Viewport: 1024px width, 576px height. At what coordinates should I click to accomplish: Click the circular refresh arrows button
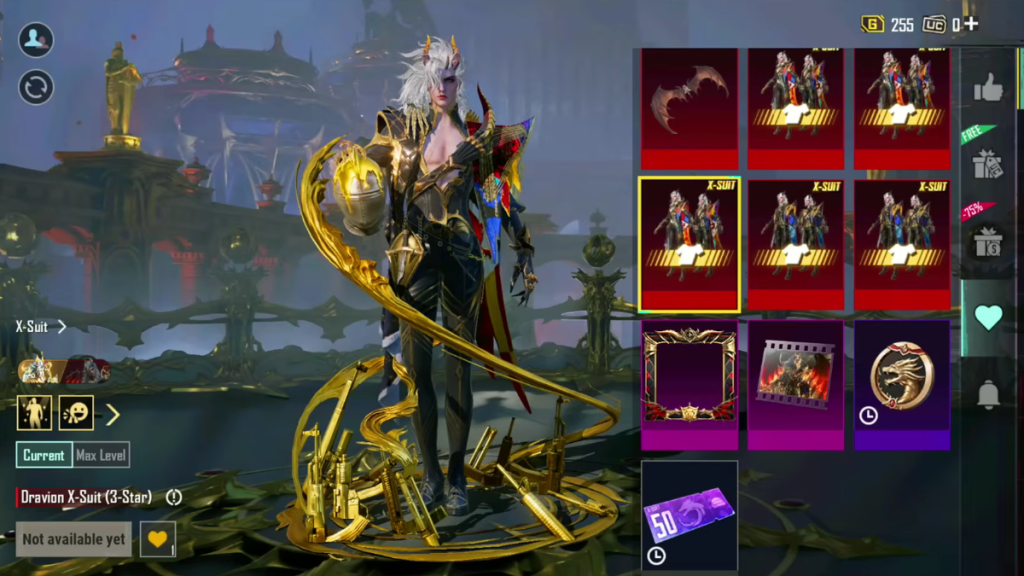point(36,87)
